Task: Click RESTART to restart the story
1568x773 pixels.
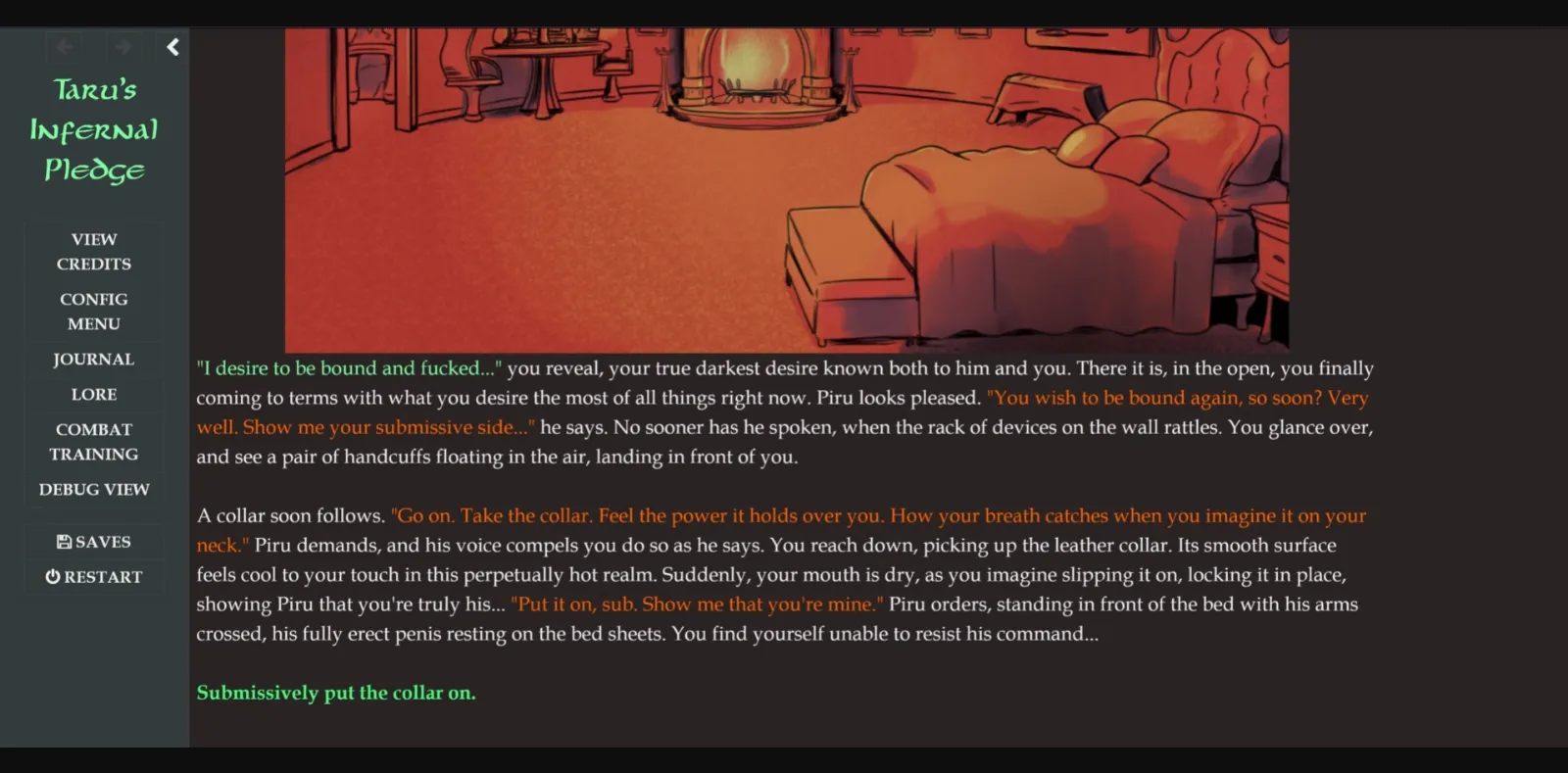Action: [x=94, y=576]
